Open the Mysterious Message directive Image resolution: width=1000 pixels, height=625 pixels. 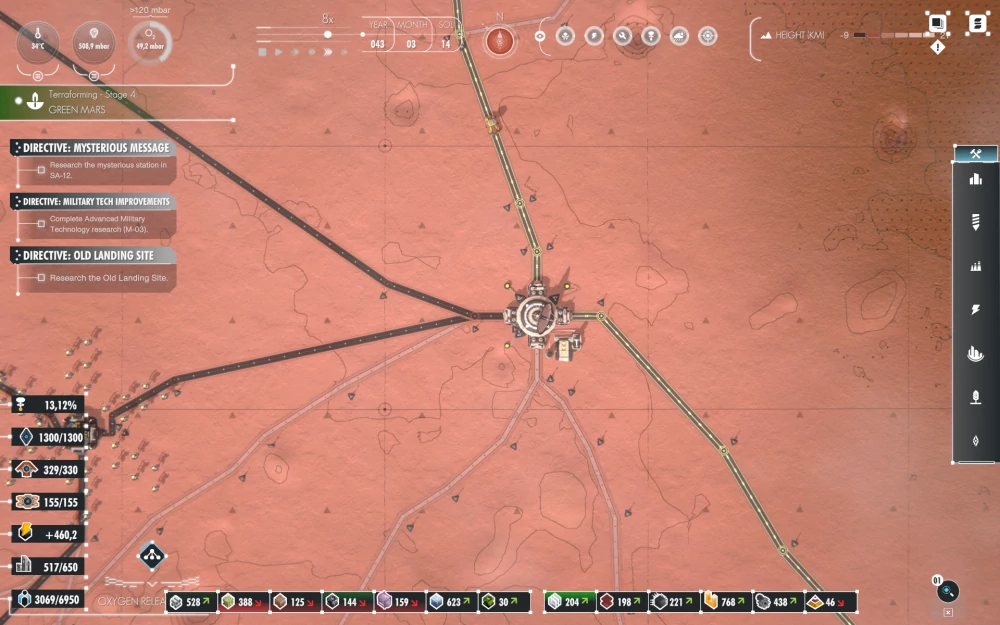pos(95,148)
